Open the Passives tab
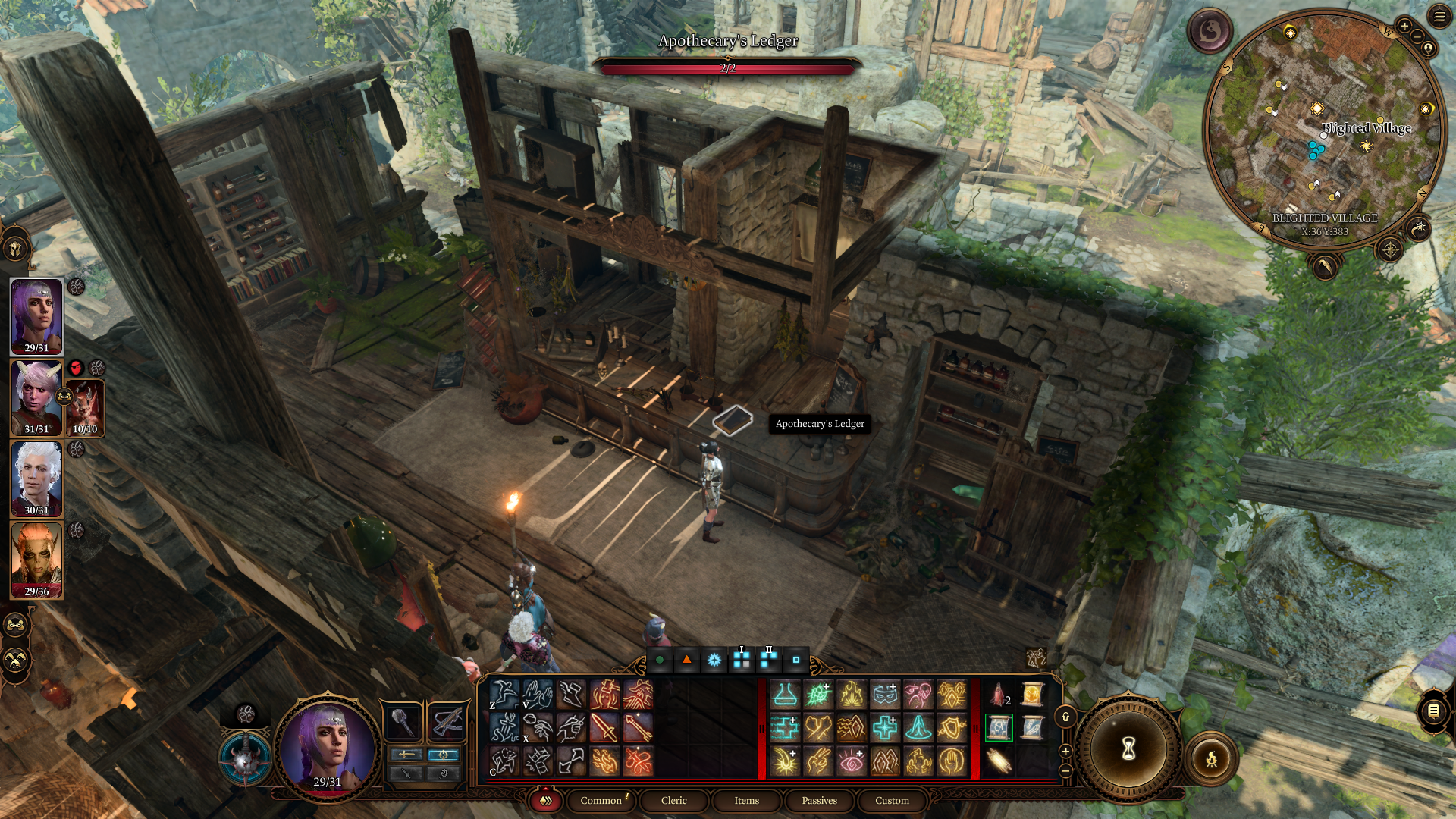 point(821,800)
